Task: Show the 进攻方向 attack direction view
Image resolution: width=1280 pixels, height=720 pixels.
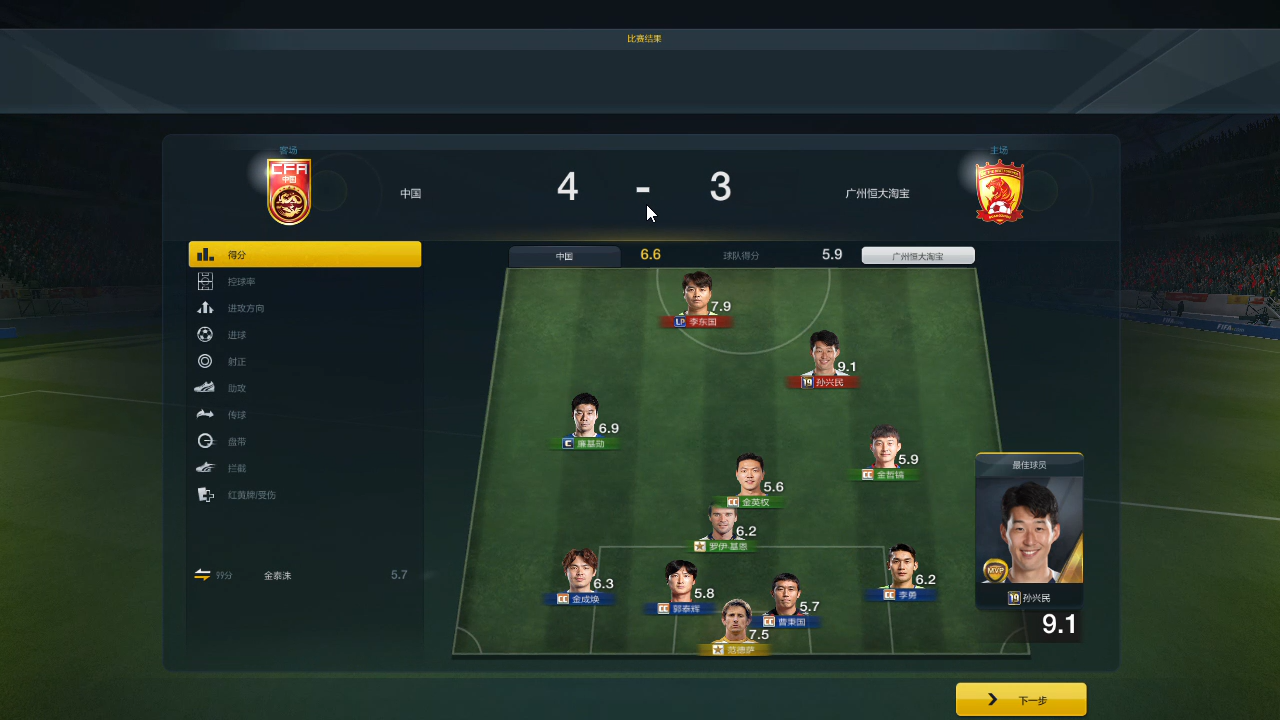Action: tap(304, 308)
